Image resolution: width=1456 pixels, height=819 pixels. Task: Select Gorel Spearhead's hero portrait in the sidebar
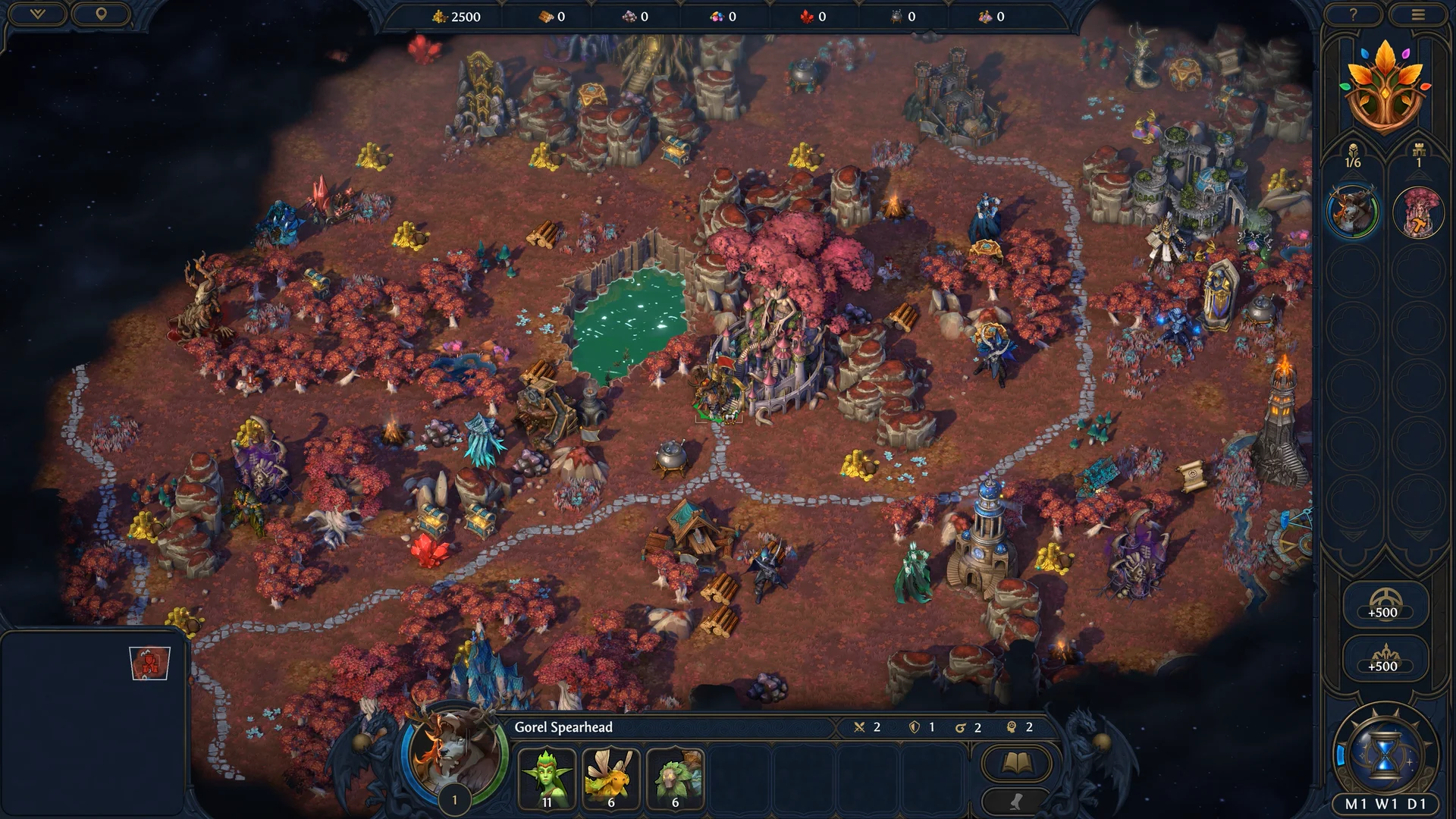coord(1353,212)
